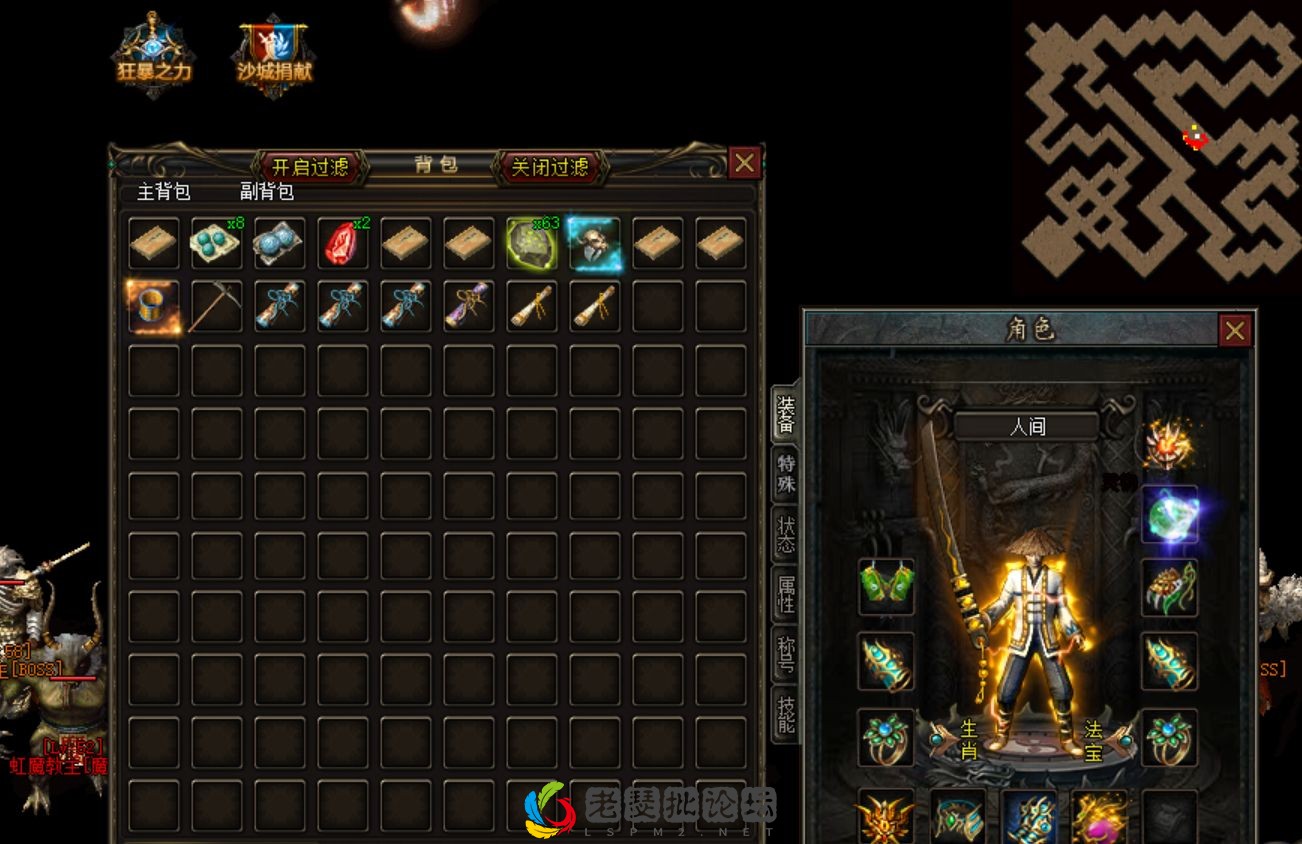Screen dimensions: 1302x844
Task: Open the 技能 skills tab
Action: [x=787, y=714]
